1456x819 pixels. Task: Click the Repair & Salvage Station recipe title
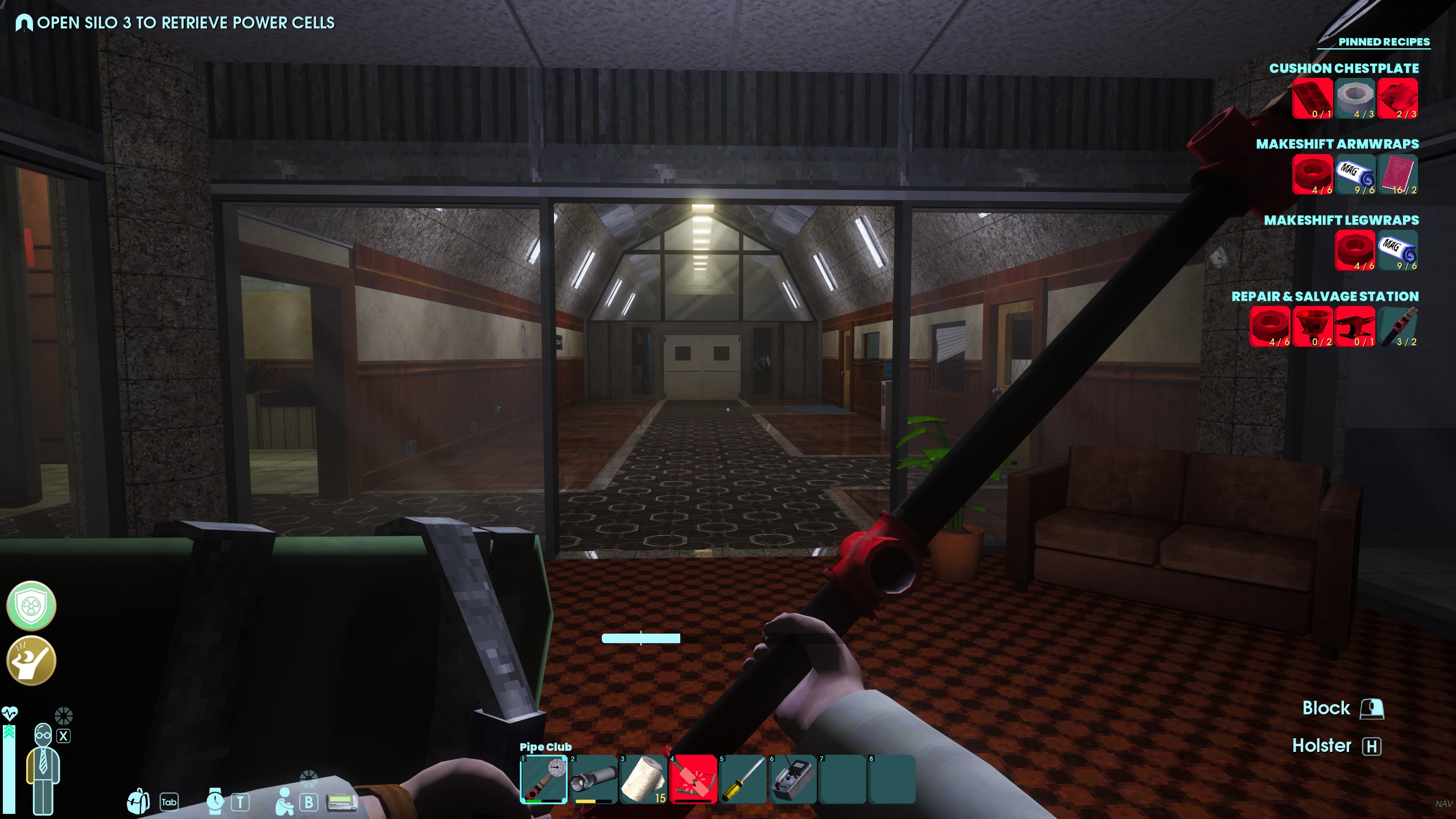1325,296
